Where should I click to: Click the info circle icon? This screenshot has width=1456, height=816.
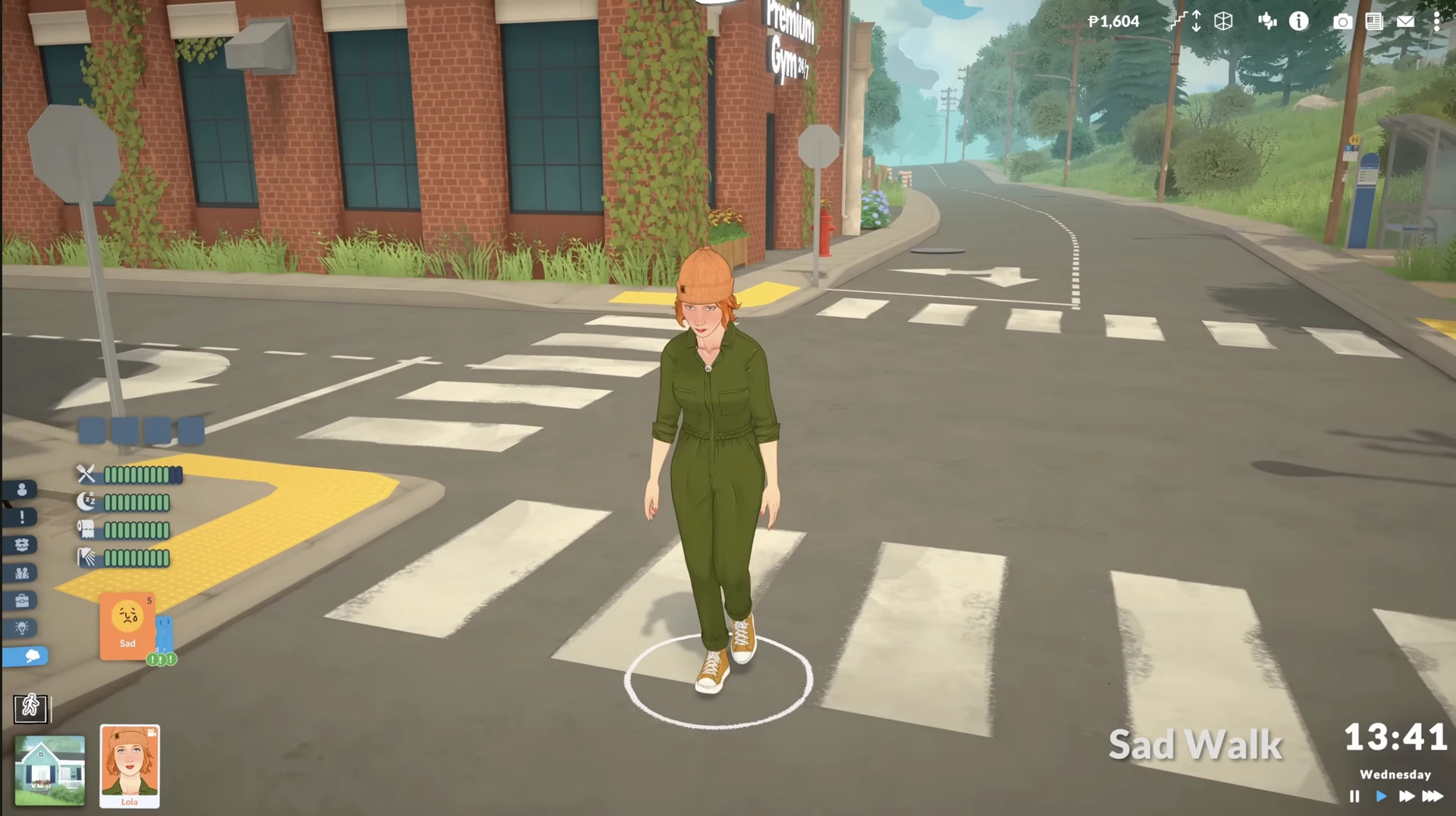coord(1298,21)
